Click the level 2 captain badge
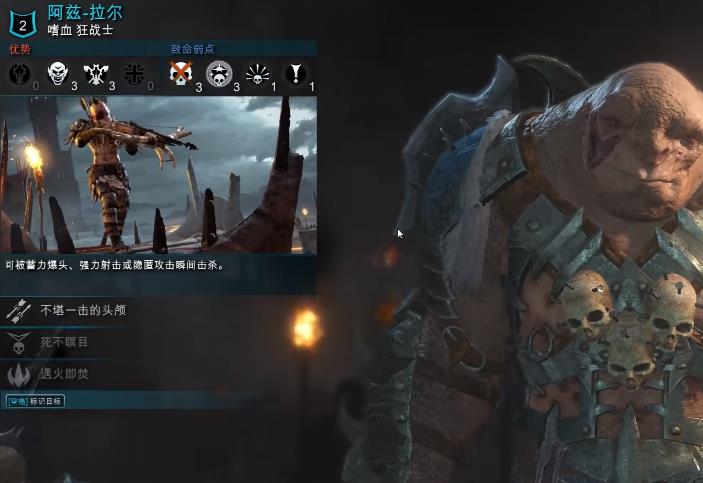 coord(22,19)
